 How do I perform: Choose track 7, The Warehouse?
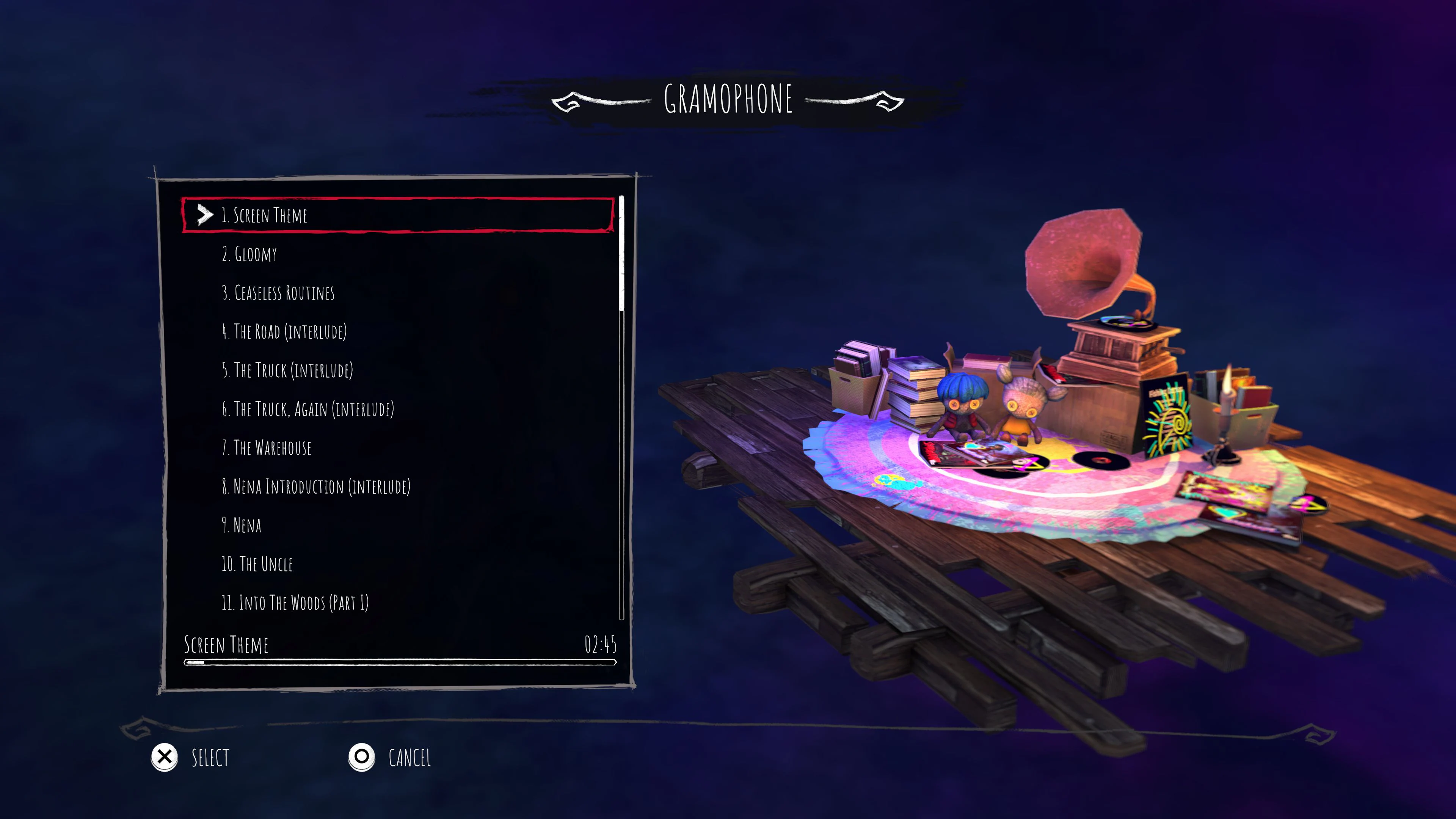click(x=267, y=448)
